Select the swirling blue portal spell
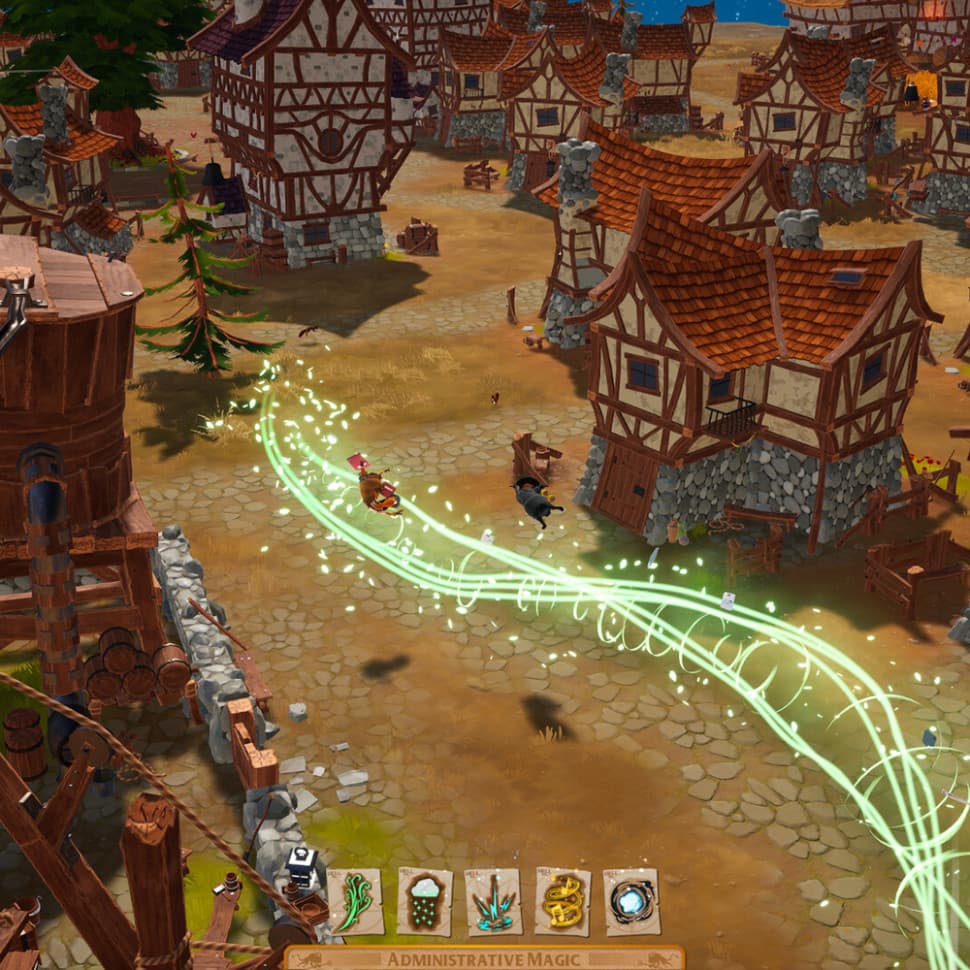Viewport: 970px width, 970px height. point(631,901)
